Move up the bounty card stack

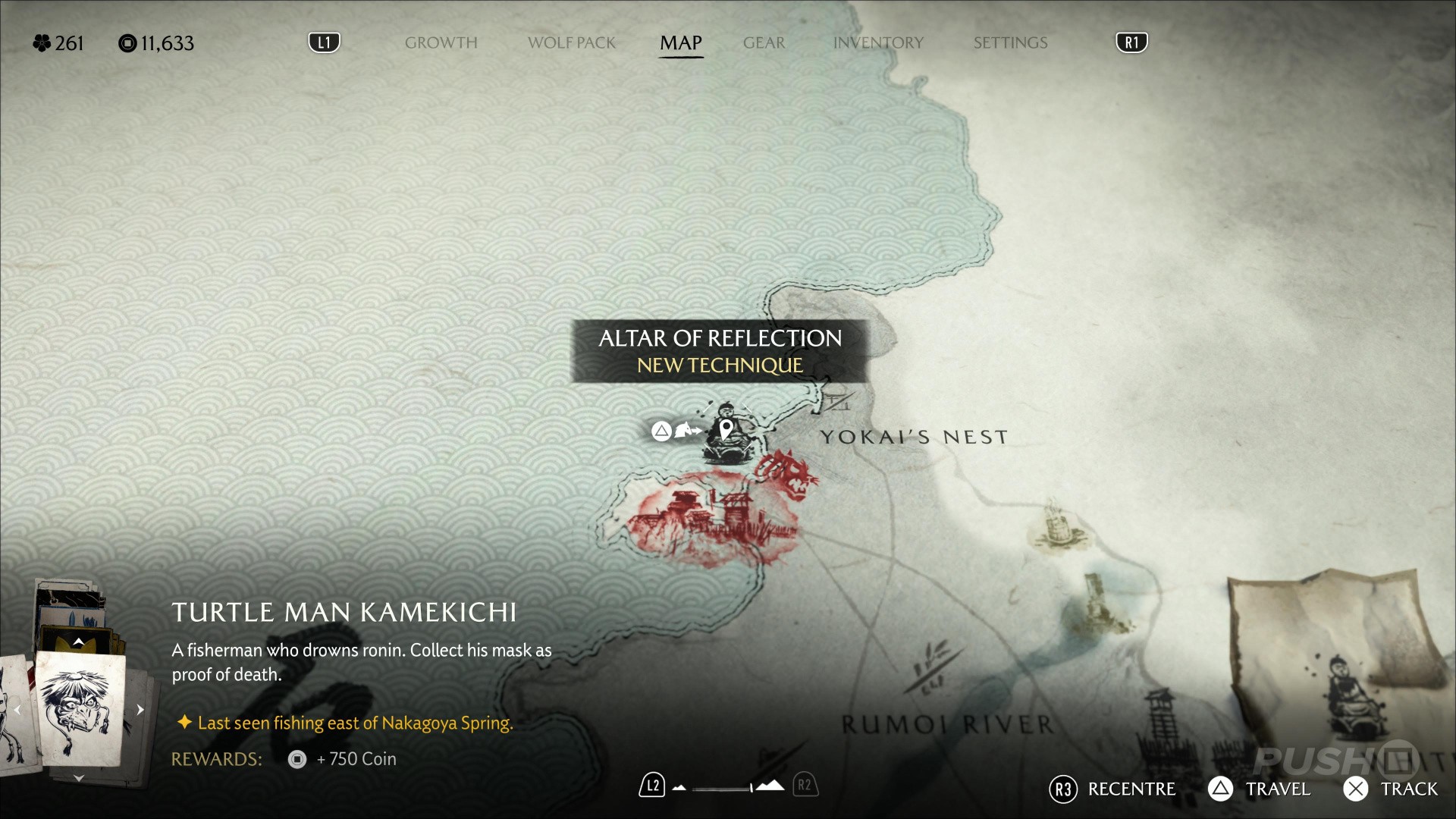click(78, 642)
